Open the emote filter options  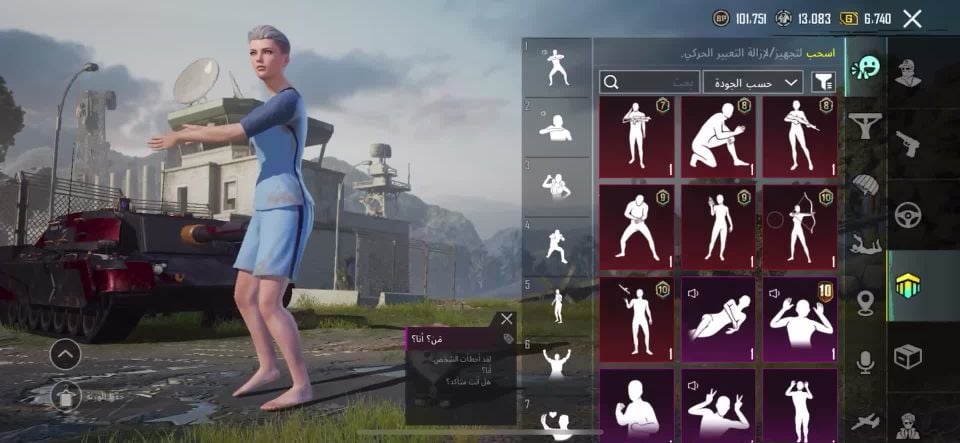(x=825, y=82)
